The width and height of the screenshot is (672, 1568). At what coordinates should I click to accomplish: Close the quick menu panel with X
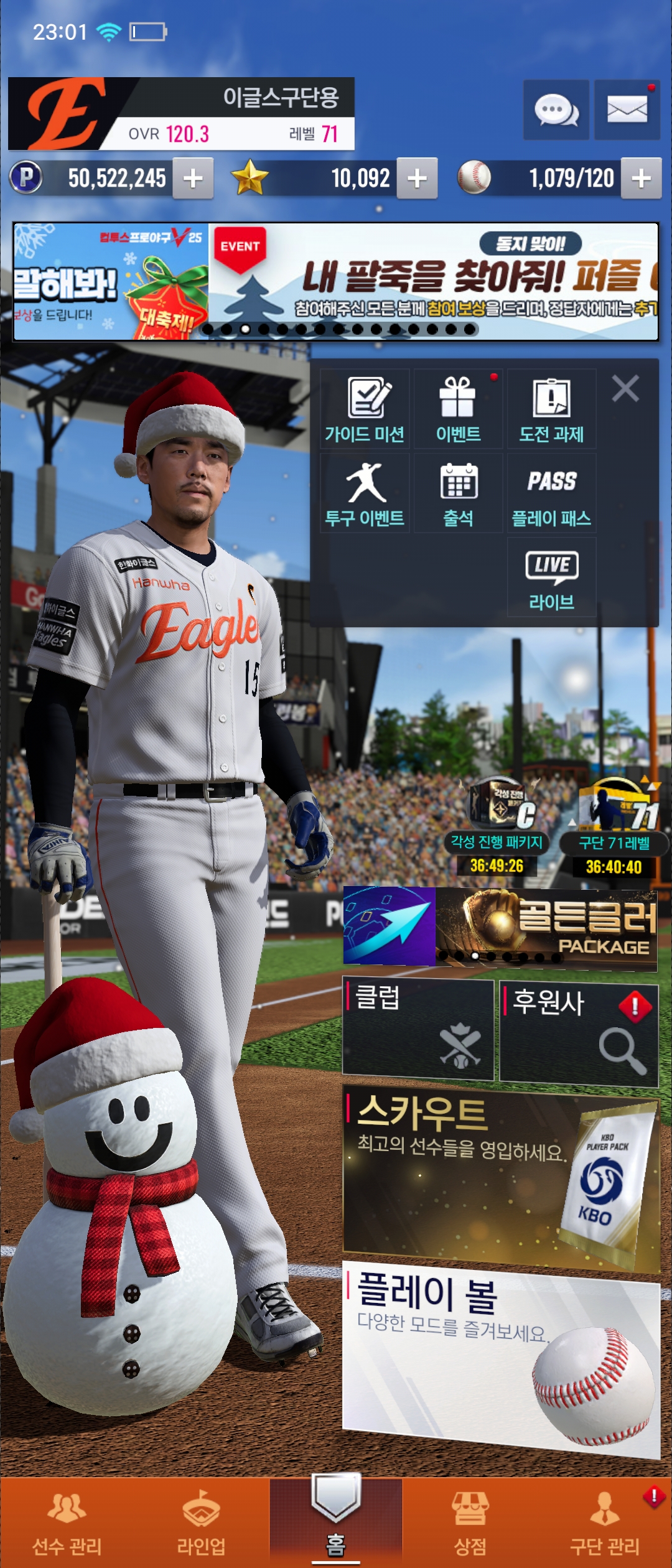[625, 389]
